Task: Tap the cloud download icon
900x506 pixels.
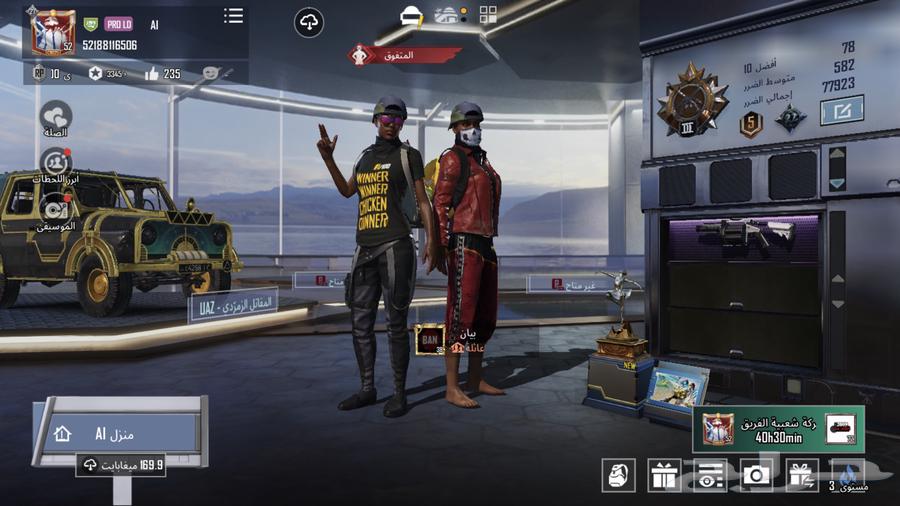Action: [x=309, y=23]
